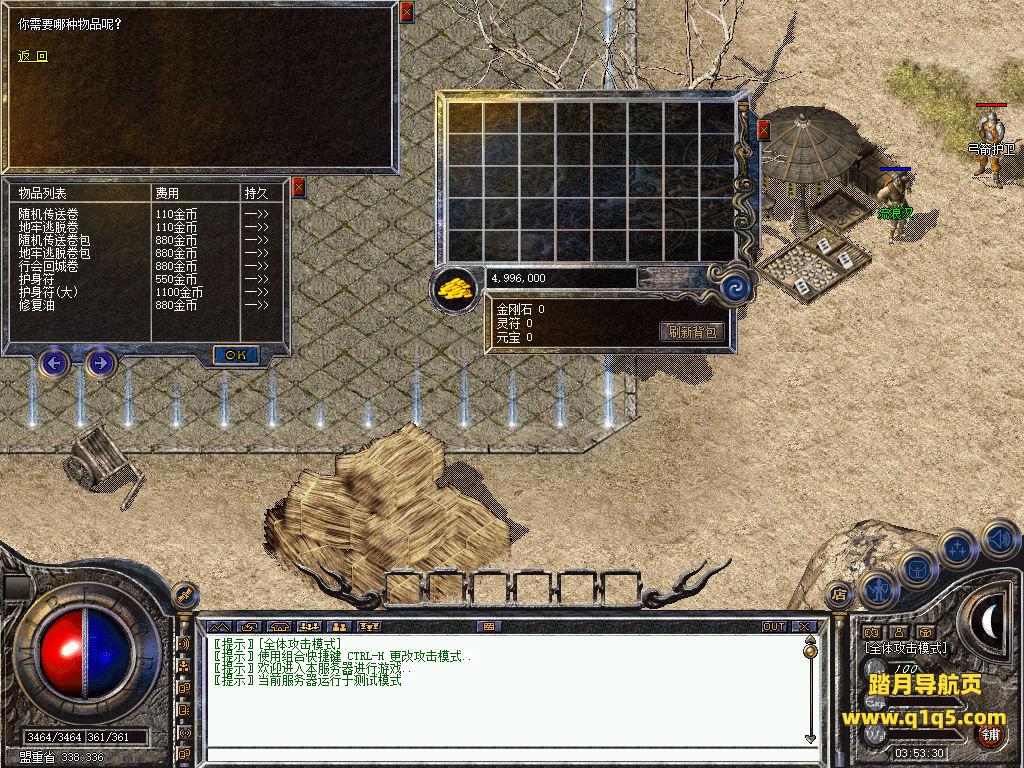This screenshot has width=1024, height=768.
Task: Click the OUT button on chat bar
Action: coord(774,626)
